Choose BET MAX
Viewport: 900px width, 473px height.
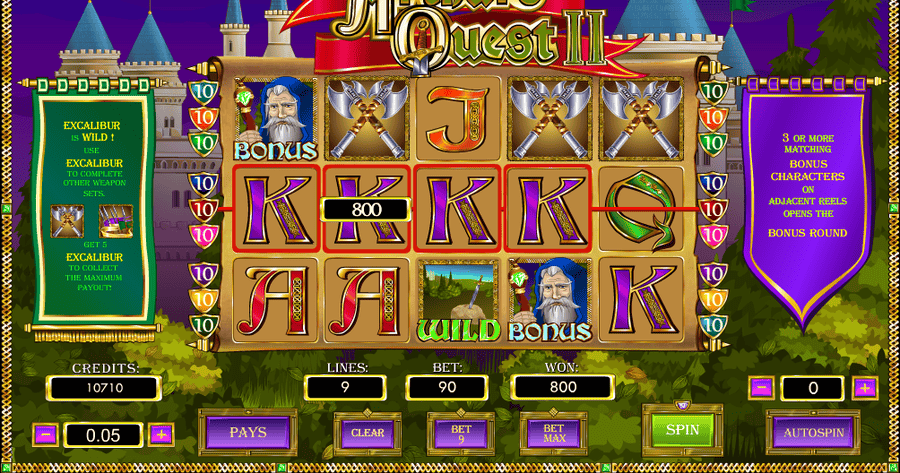click(553, 433)
